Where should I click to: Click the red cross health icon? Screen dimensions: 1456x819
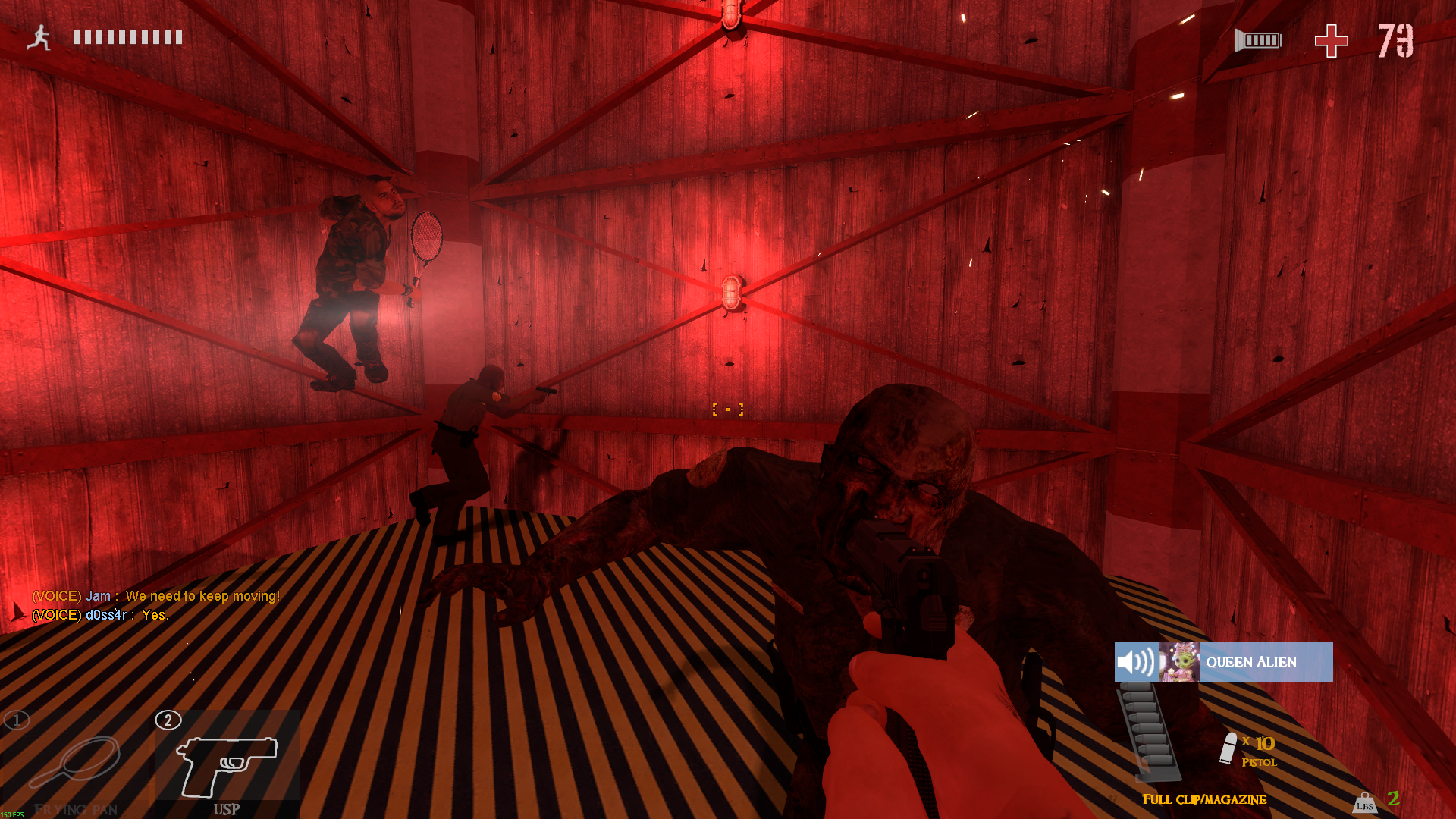(1331, 41)
